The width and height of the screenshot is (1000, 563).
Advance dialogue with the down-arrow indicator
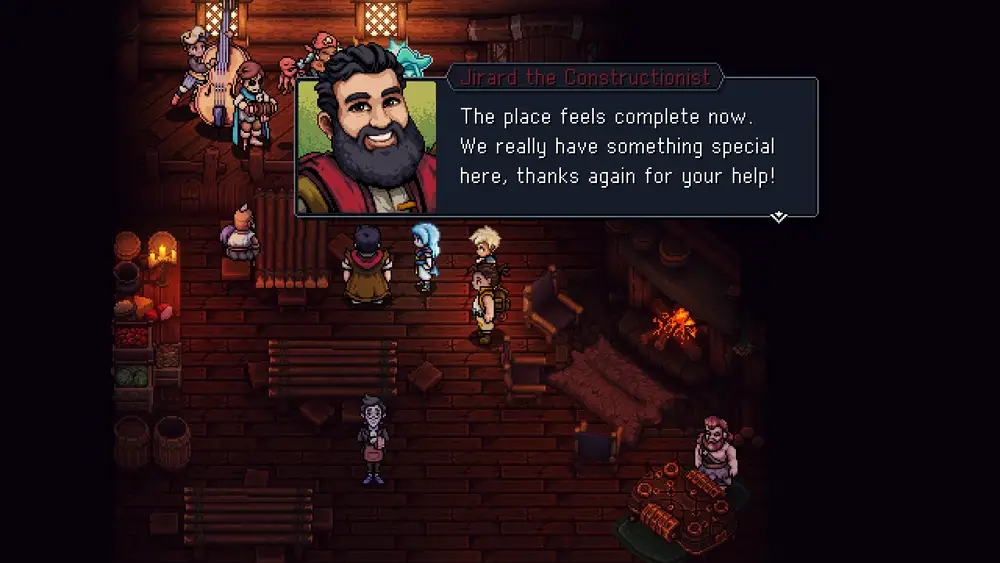pyautogui.click(x=778, y=217)
